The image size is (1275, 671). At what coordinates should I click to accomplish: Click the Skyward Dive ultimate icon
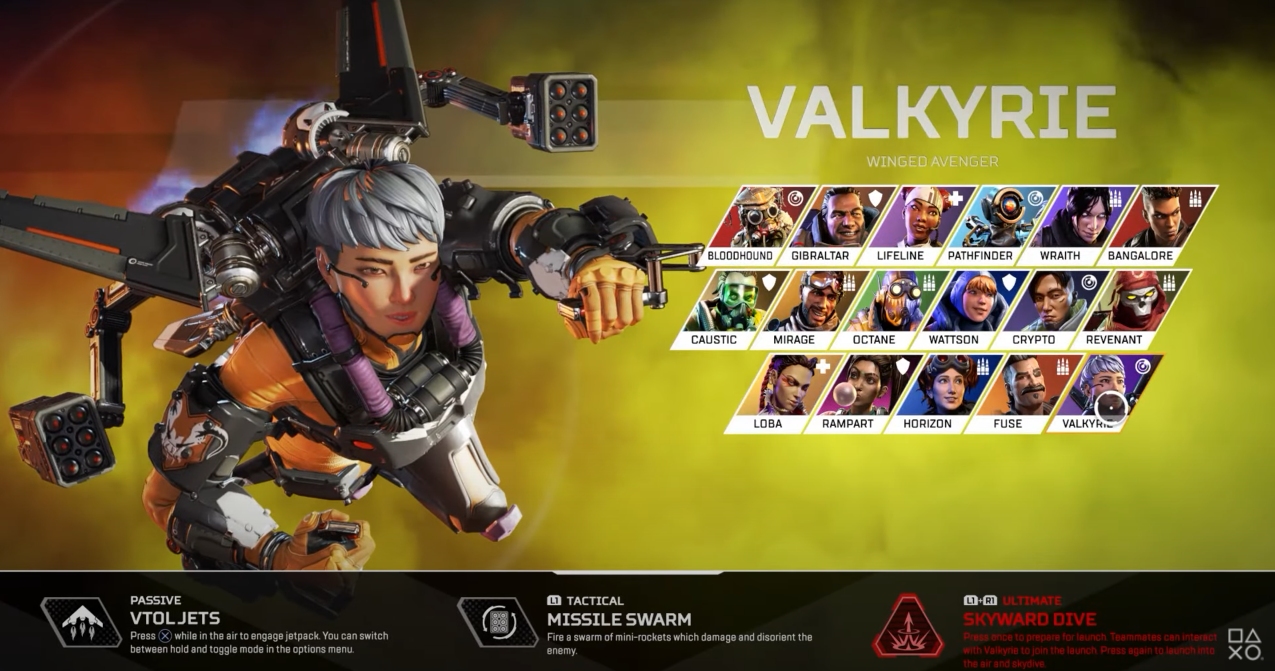(909, 625)
